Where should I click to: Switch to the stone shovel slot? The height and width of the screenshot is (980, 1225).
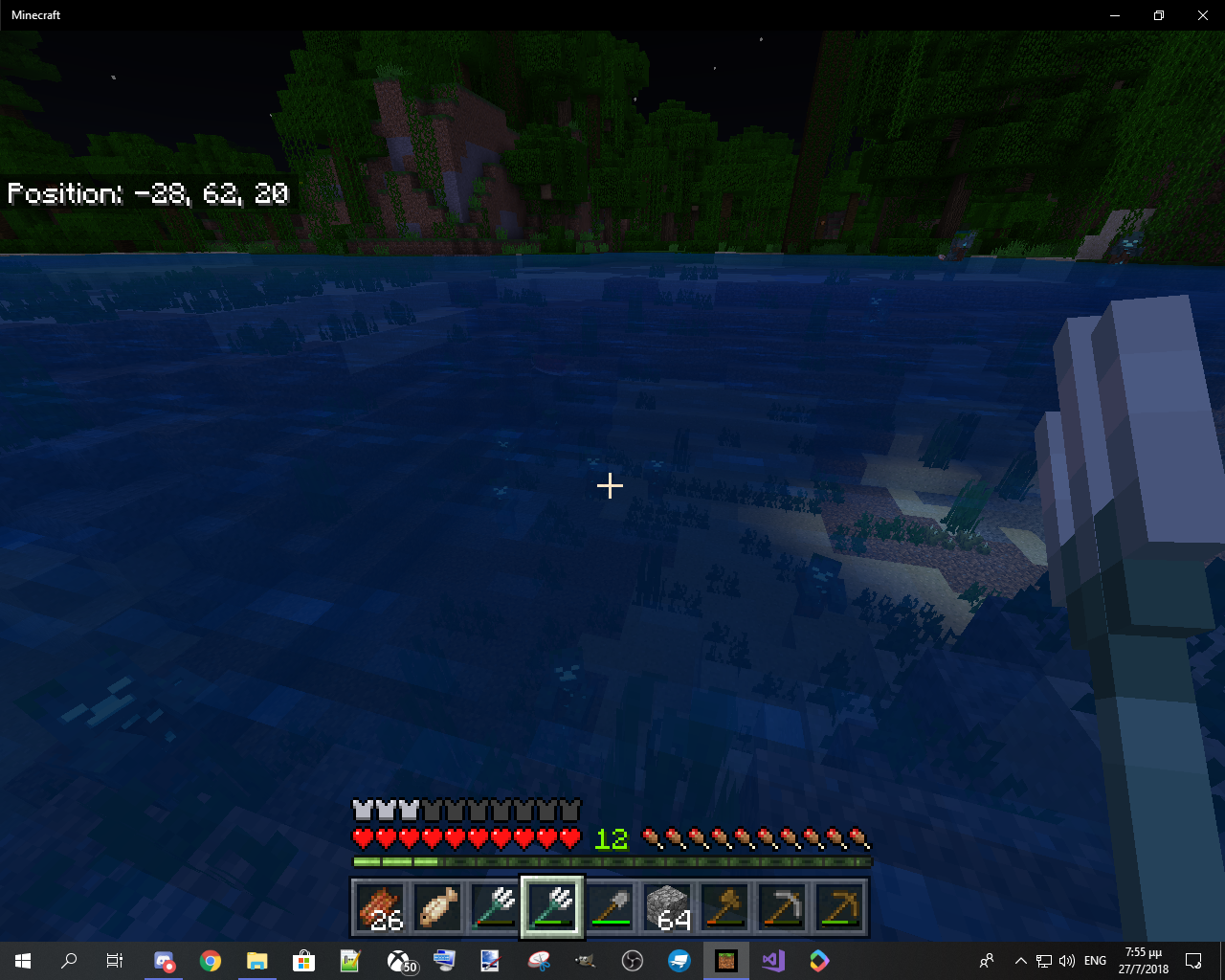(610, 907)
